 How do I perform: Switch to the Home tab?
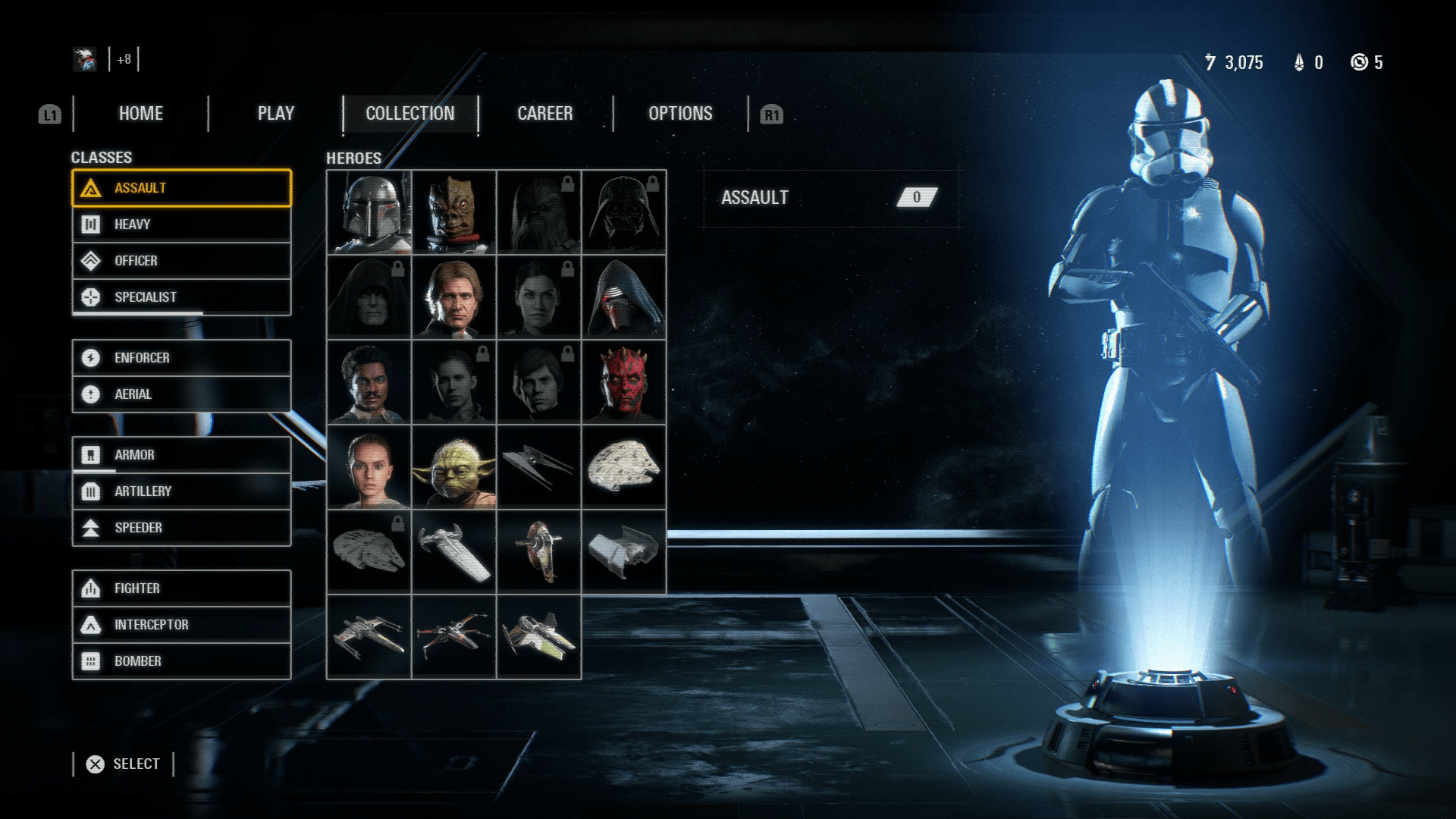[141, 114]
